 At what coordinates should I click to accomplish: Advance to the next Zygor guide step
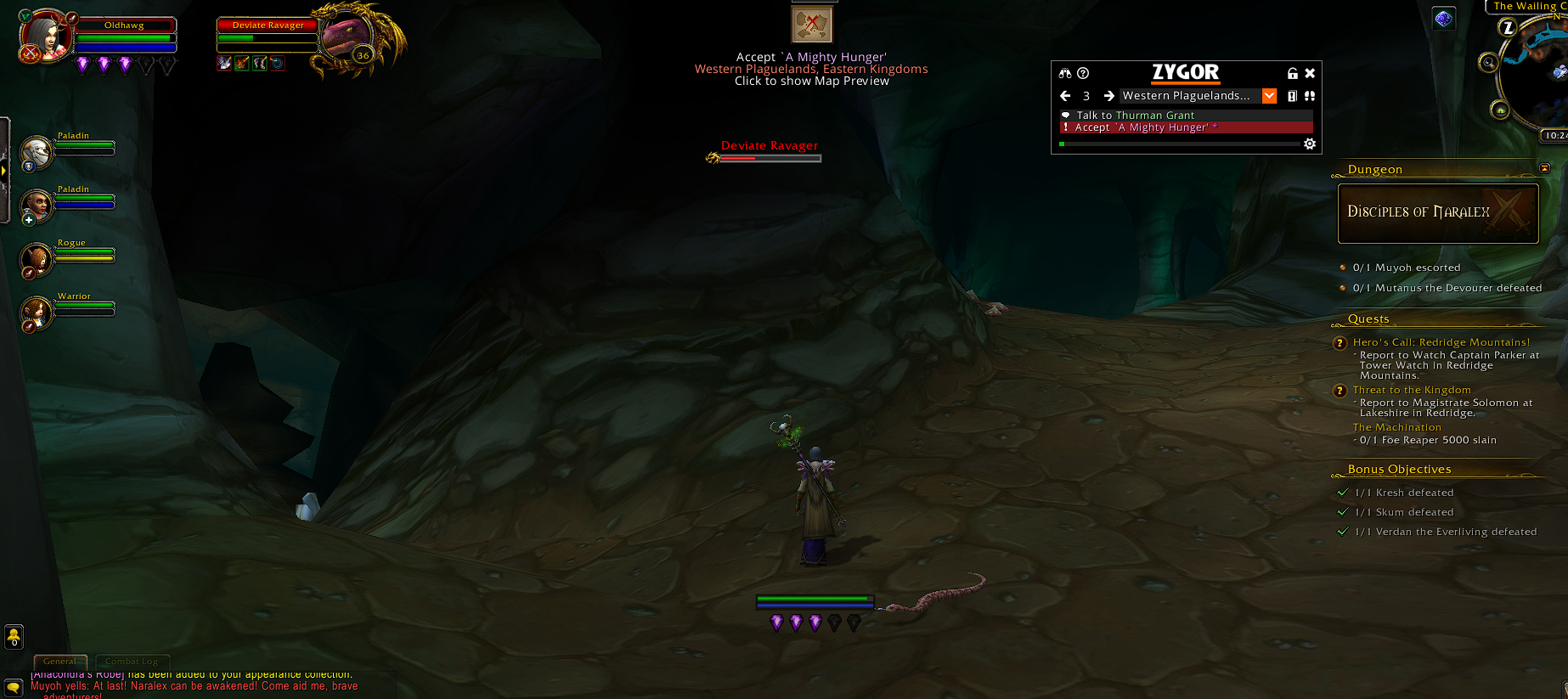point(1108,96)
